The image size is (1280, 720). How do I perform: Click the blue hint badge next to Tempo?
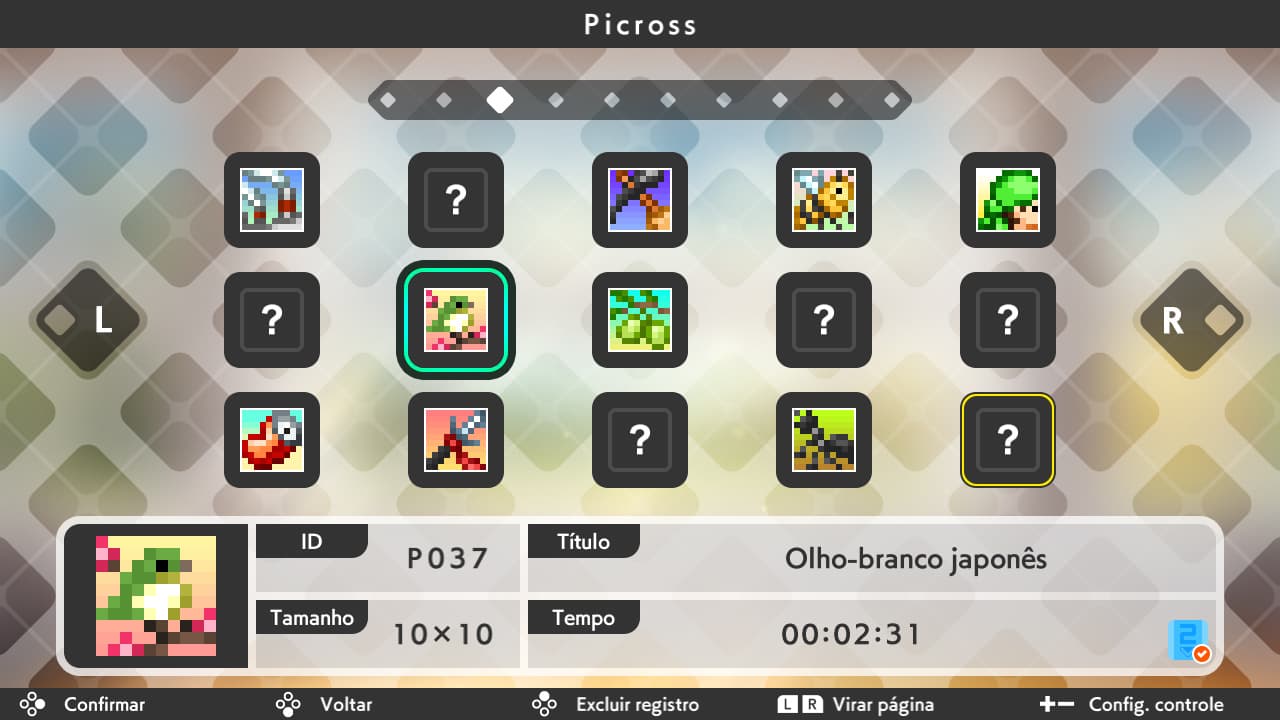1190,640
